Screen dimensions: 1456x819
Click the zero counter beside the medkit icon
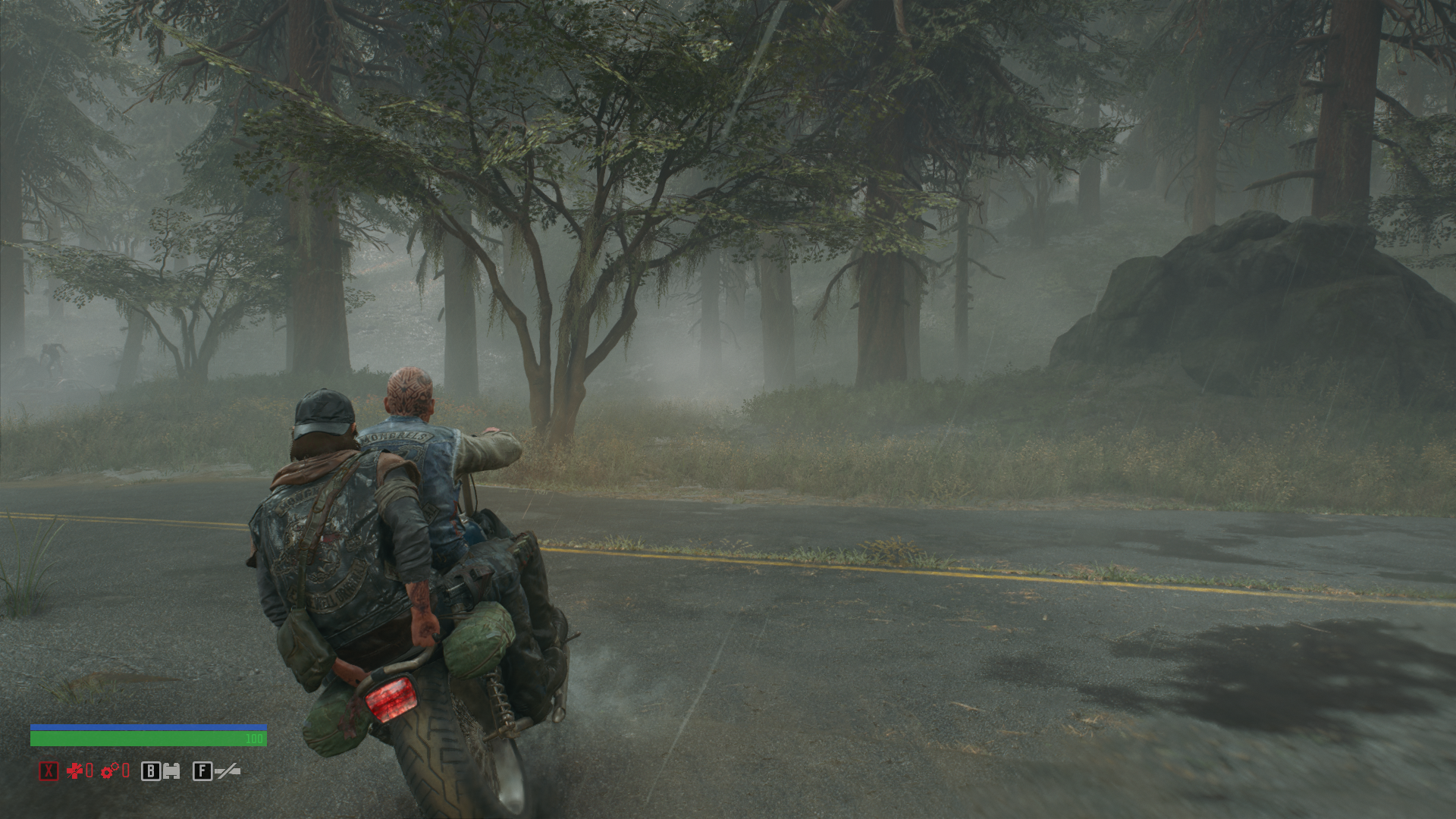pyautogui.click(x=89, y=771)
